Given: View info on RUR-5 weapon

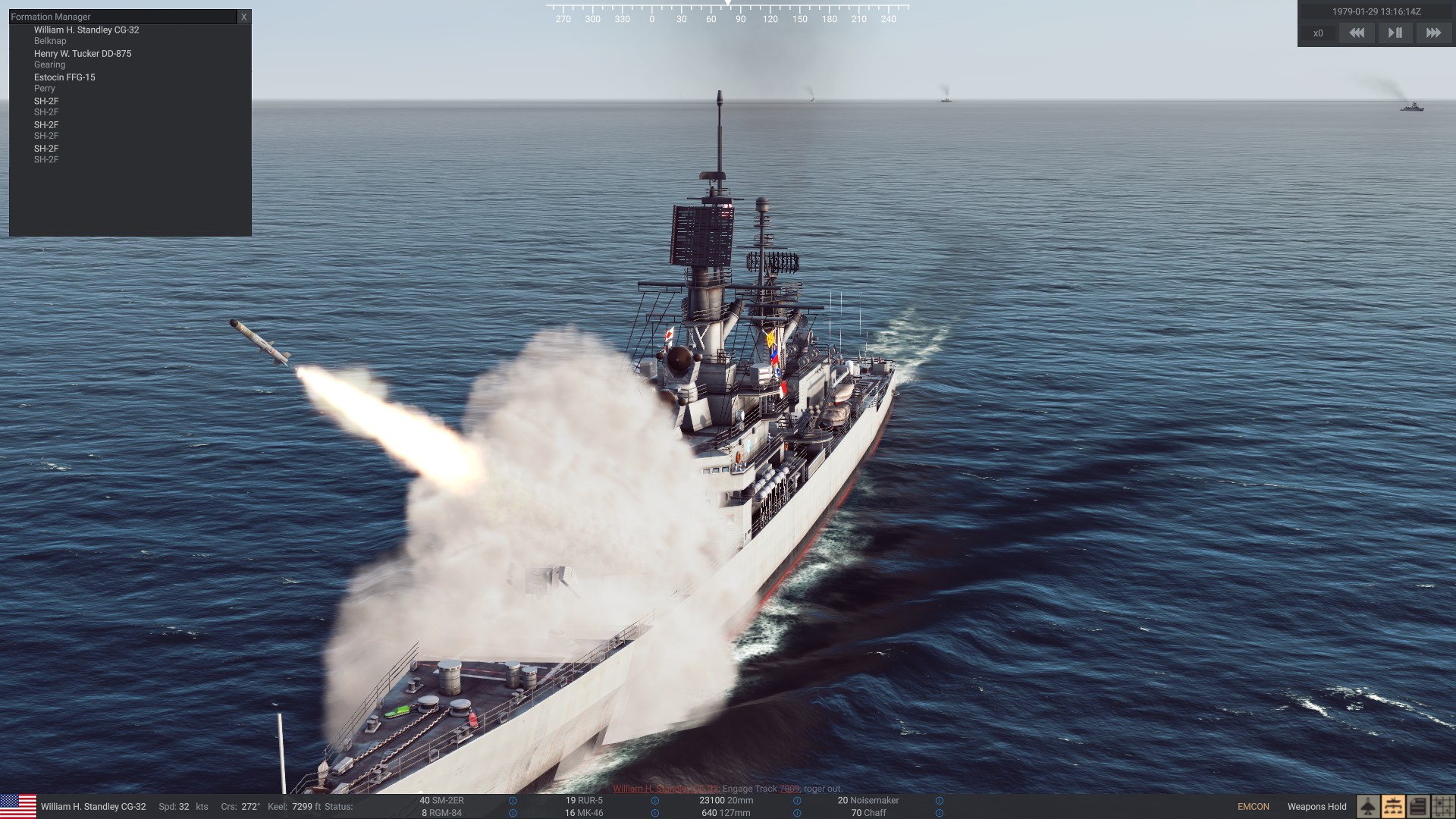Looking at the screenshot, I should pos(654,801).
